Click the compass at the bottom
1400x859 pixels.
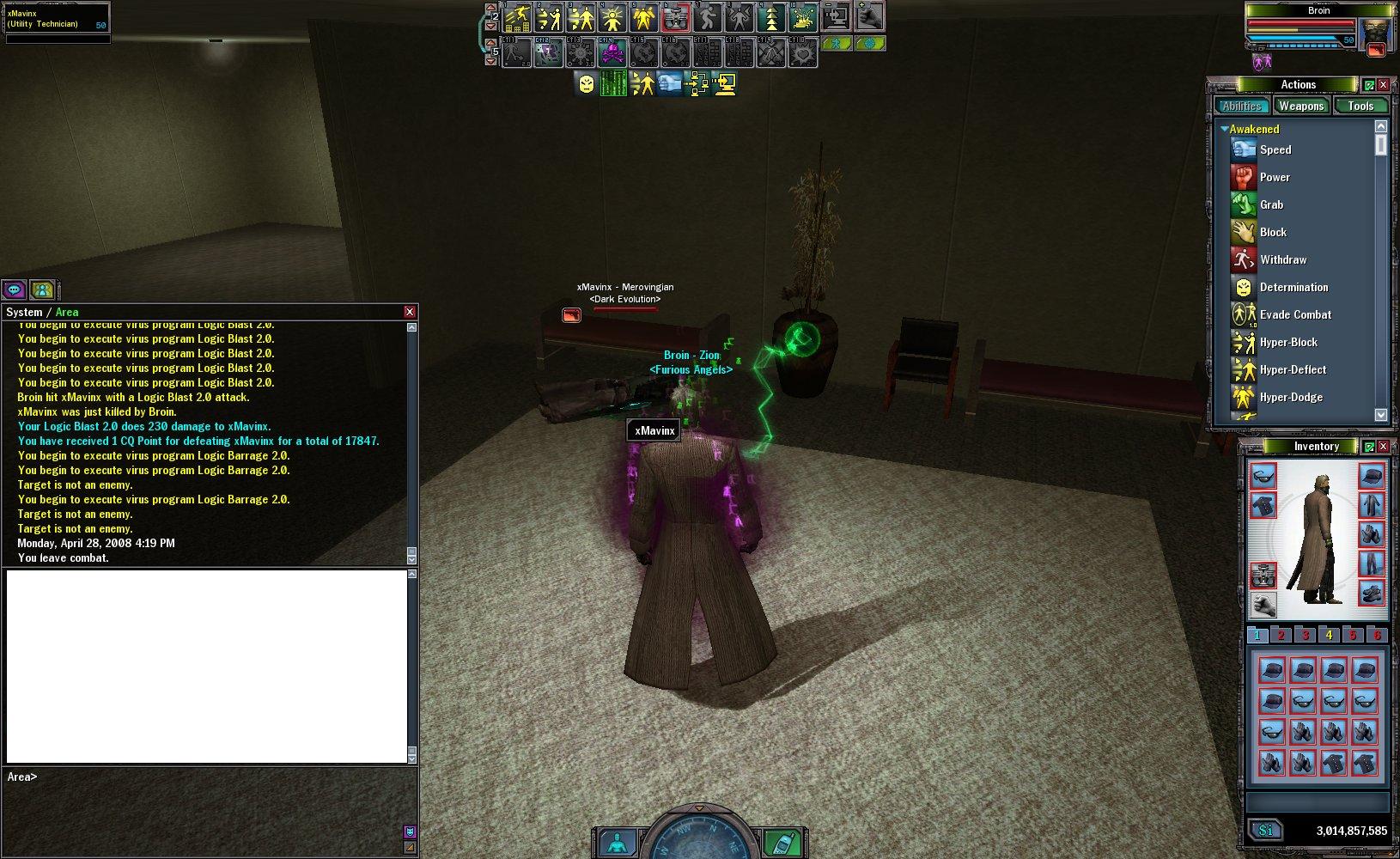tap(699, 838)
